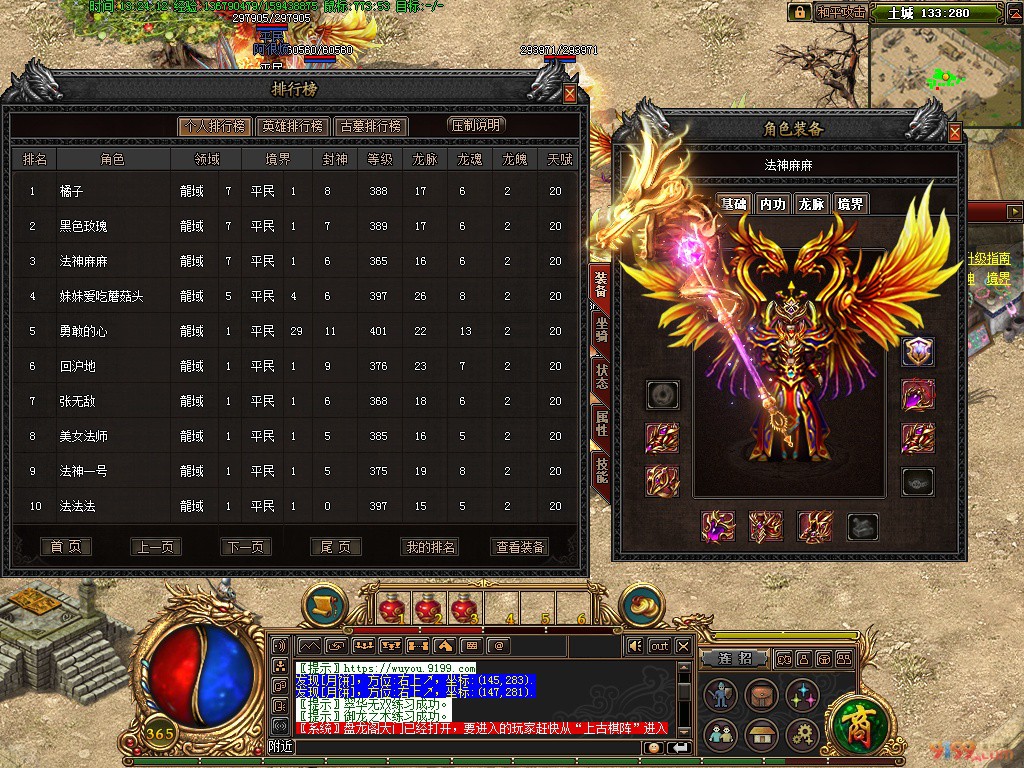Jump to the 尾页 last page

pyautogui.click(x=336, y=547)
